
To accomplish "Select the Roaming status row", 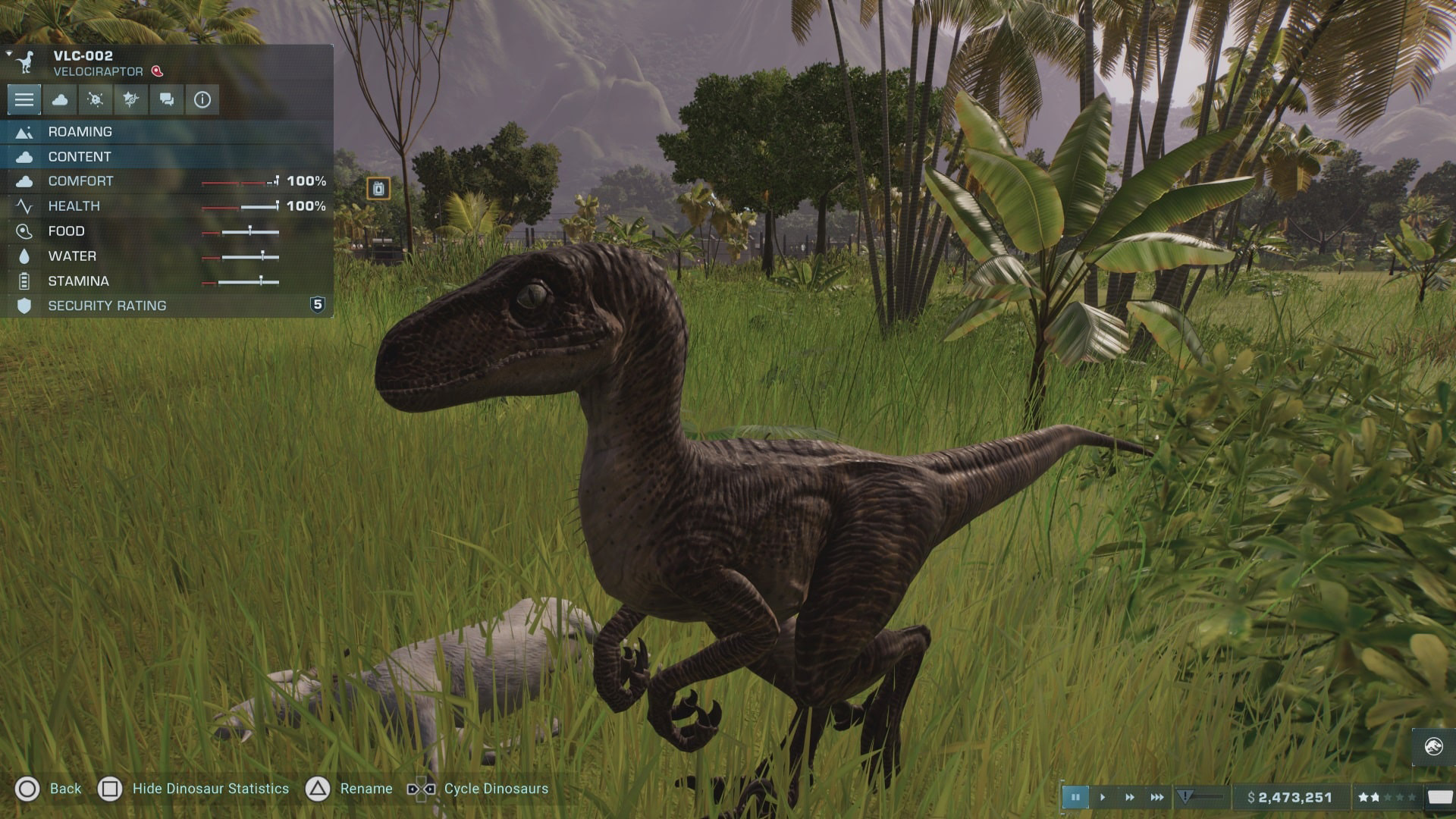I will pyautogui.click(x=167, y=132).
